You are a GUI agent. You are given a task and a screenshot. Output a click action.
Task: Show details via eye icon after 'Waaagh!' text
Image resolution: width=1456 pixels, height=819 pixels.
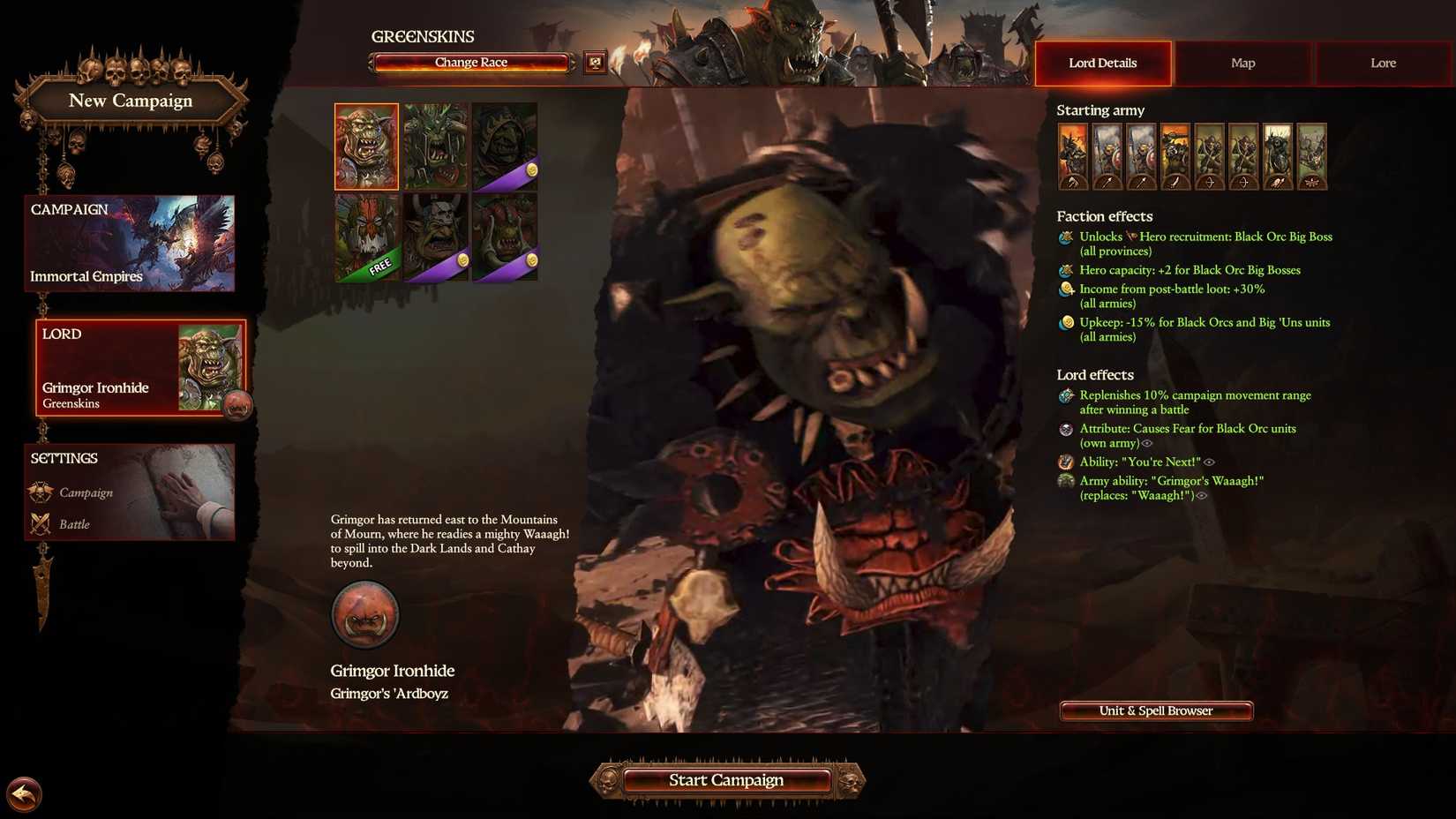[x=1200, y=495]
